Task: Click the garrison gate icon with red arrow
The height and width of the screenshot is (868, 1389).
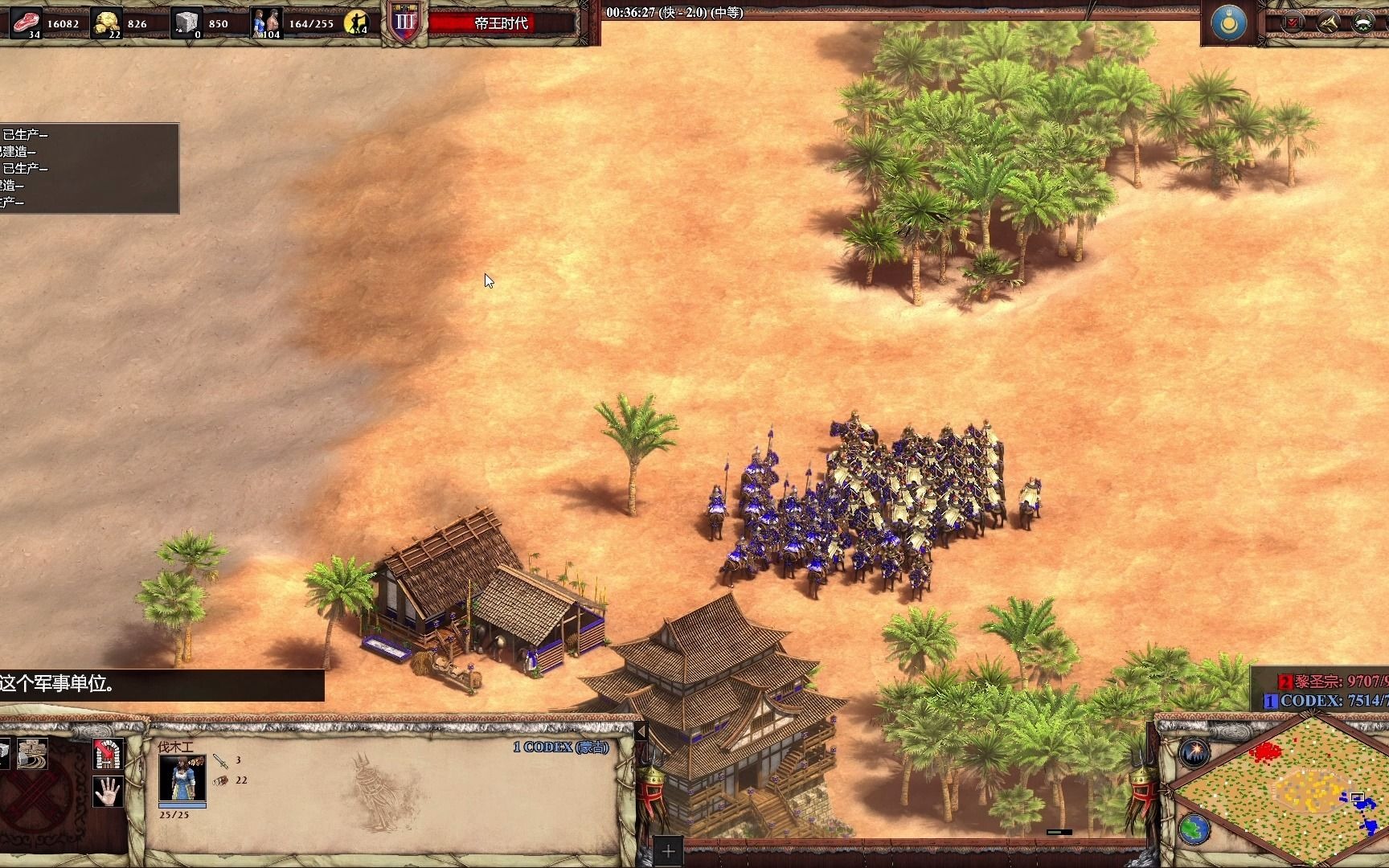Action: (108, 753)
